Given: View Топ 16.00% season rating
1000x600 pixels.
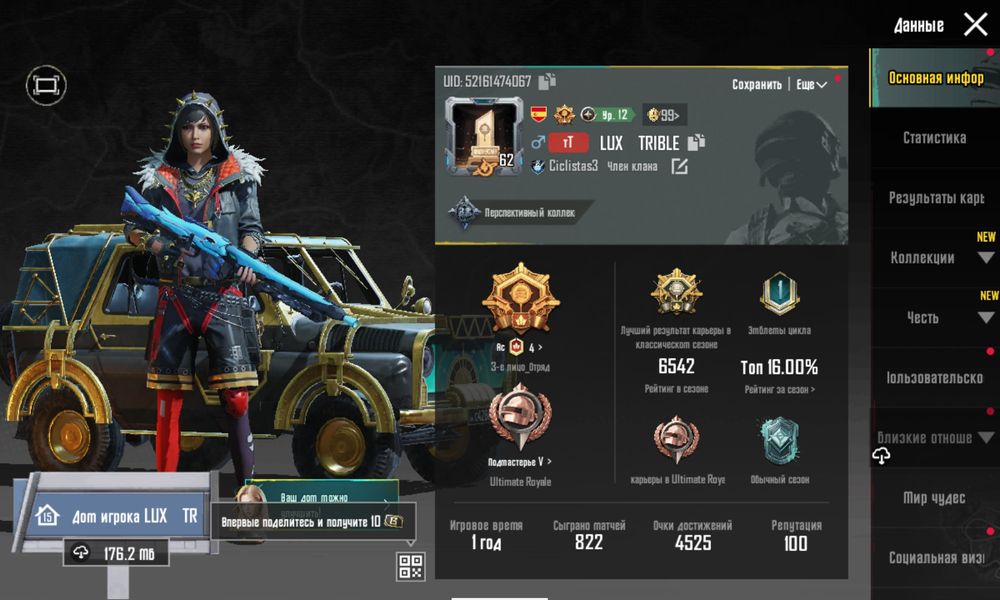Looking at the screenshot, I should 779,367.
